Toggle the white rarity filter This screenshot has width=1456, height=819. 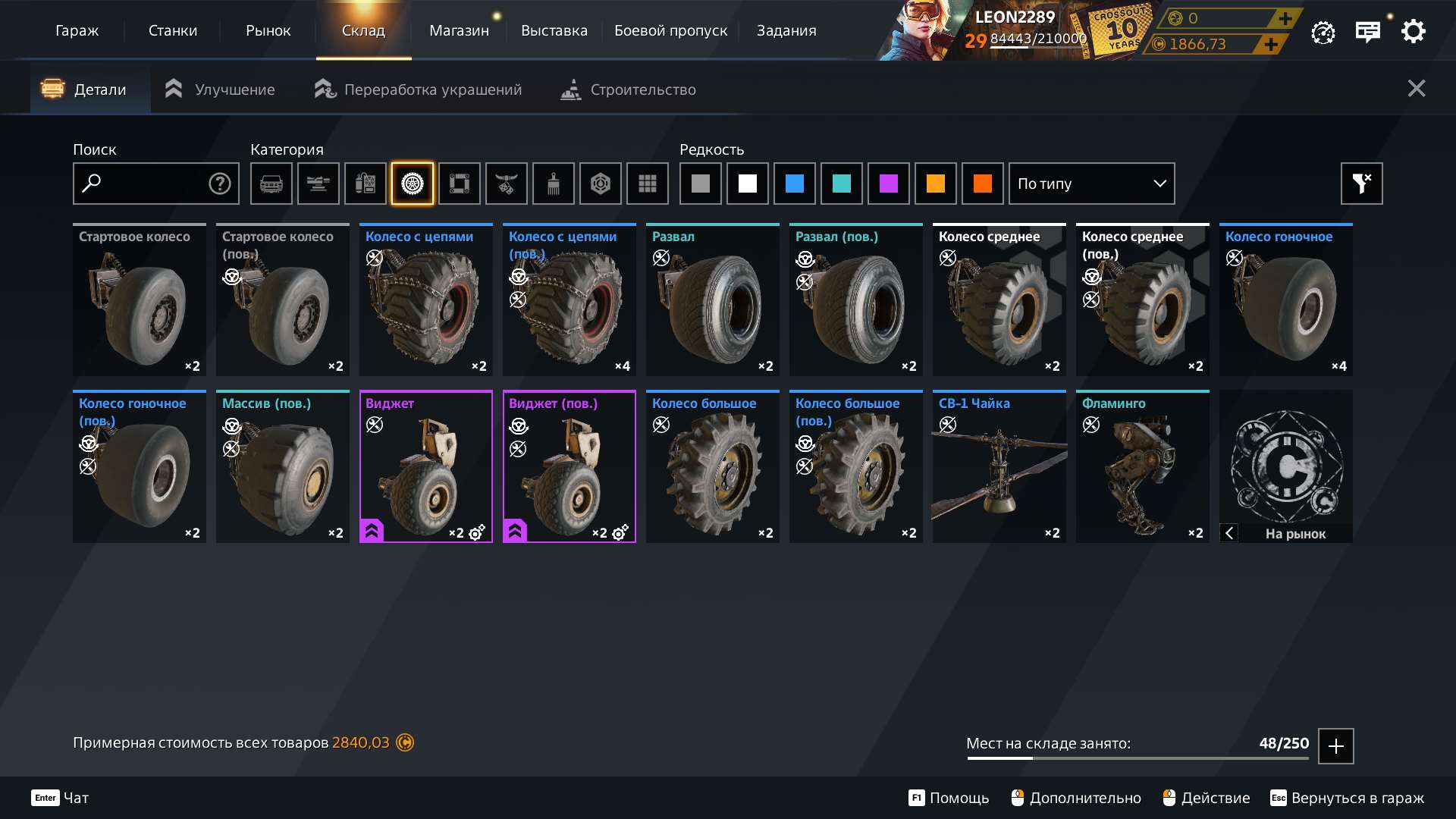pos(747,184)
